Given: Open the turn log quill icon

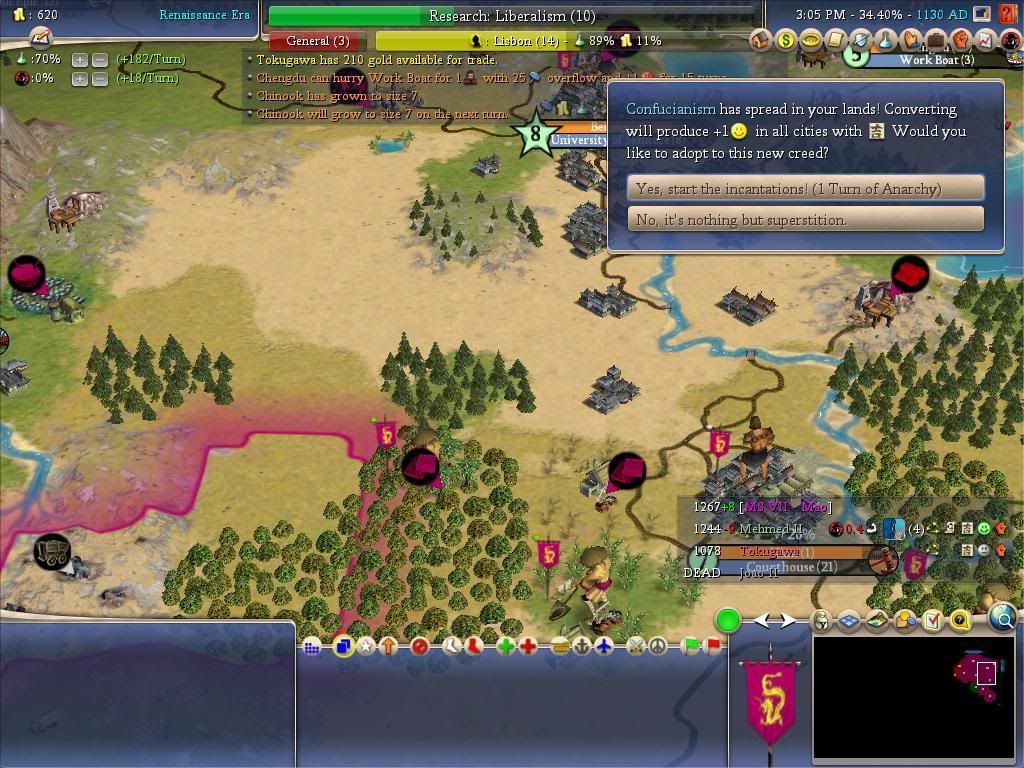Looking at the screenshot, I should (x=40, y=37).
